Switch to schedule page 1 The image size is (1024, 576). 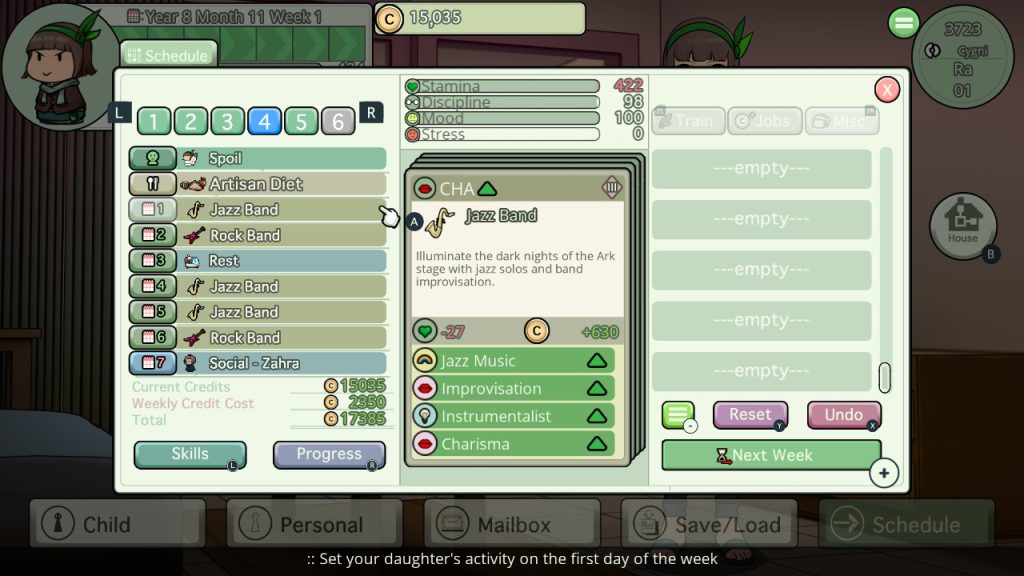[x=153, y=121]
